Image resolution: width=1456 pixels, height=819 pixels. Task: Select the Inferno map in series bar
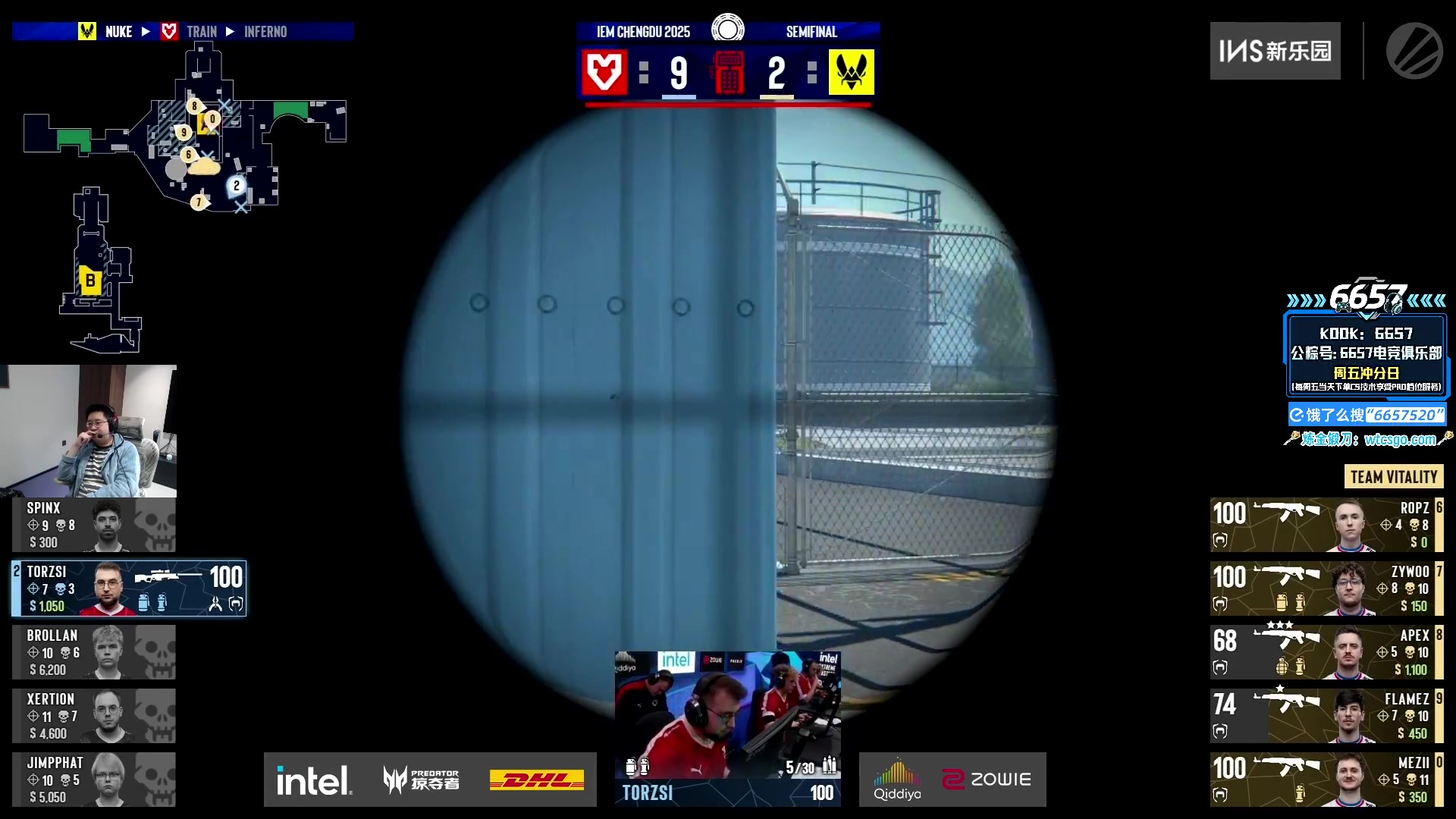[x=265, y=32]
